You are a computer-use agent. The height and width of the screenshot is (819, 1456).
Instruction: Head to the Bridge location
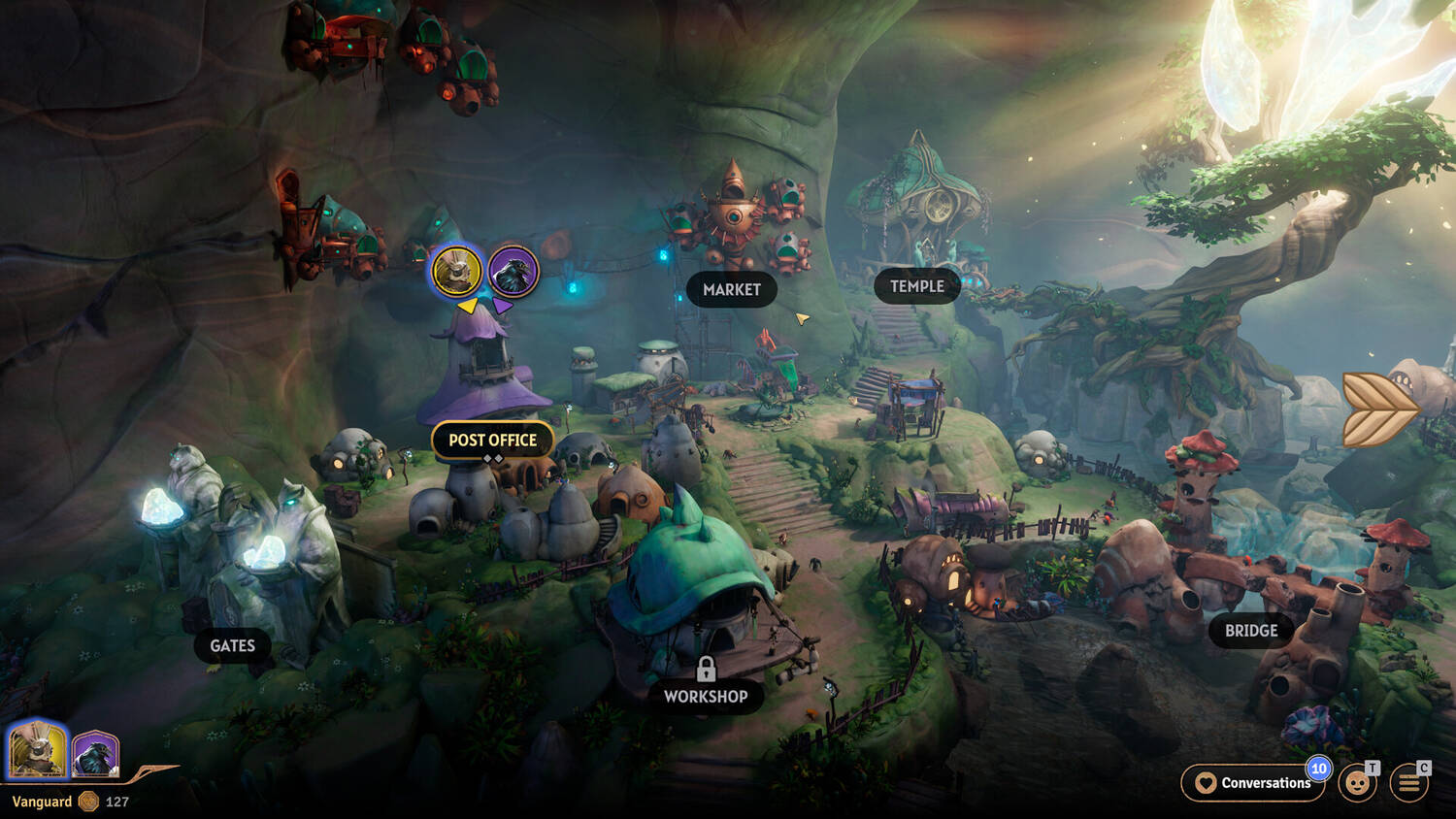1250,631
